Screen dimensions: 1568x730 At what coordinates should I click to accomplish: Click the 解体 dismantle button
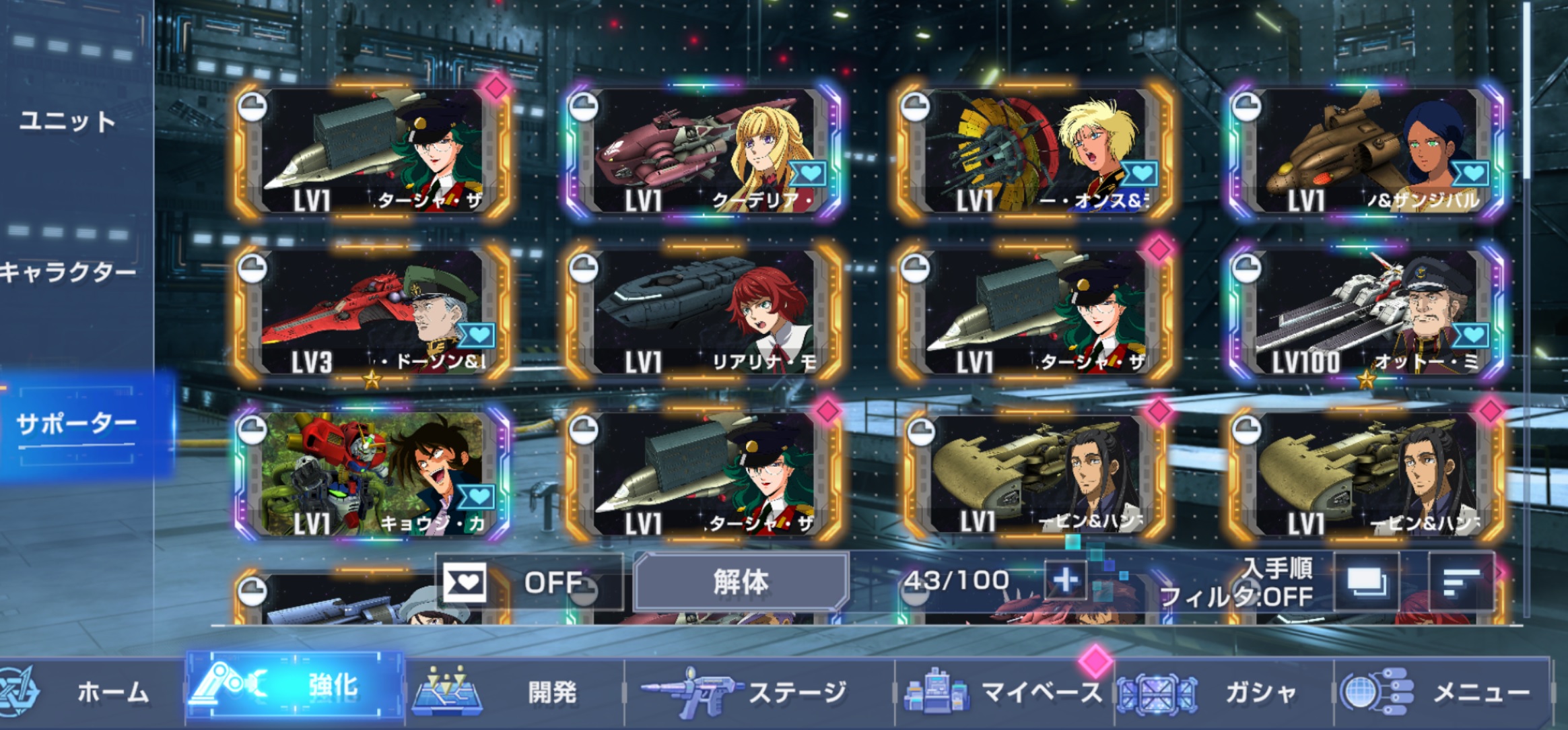click(741, 582)
